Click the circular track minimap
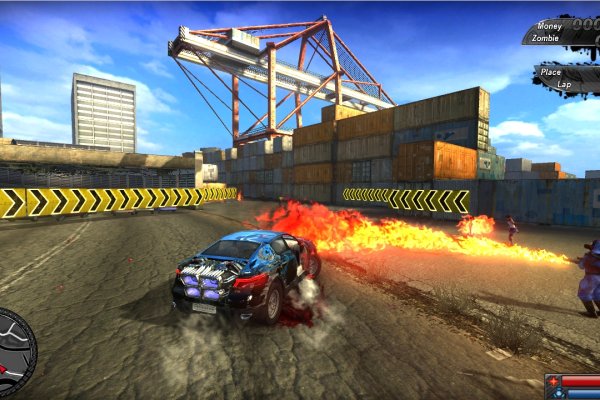 point(14,352)
